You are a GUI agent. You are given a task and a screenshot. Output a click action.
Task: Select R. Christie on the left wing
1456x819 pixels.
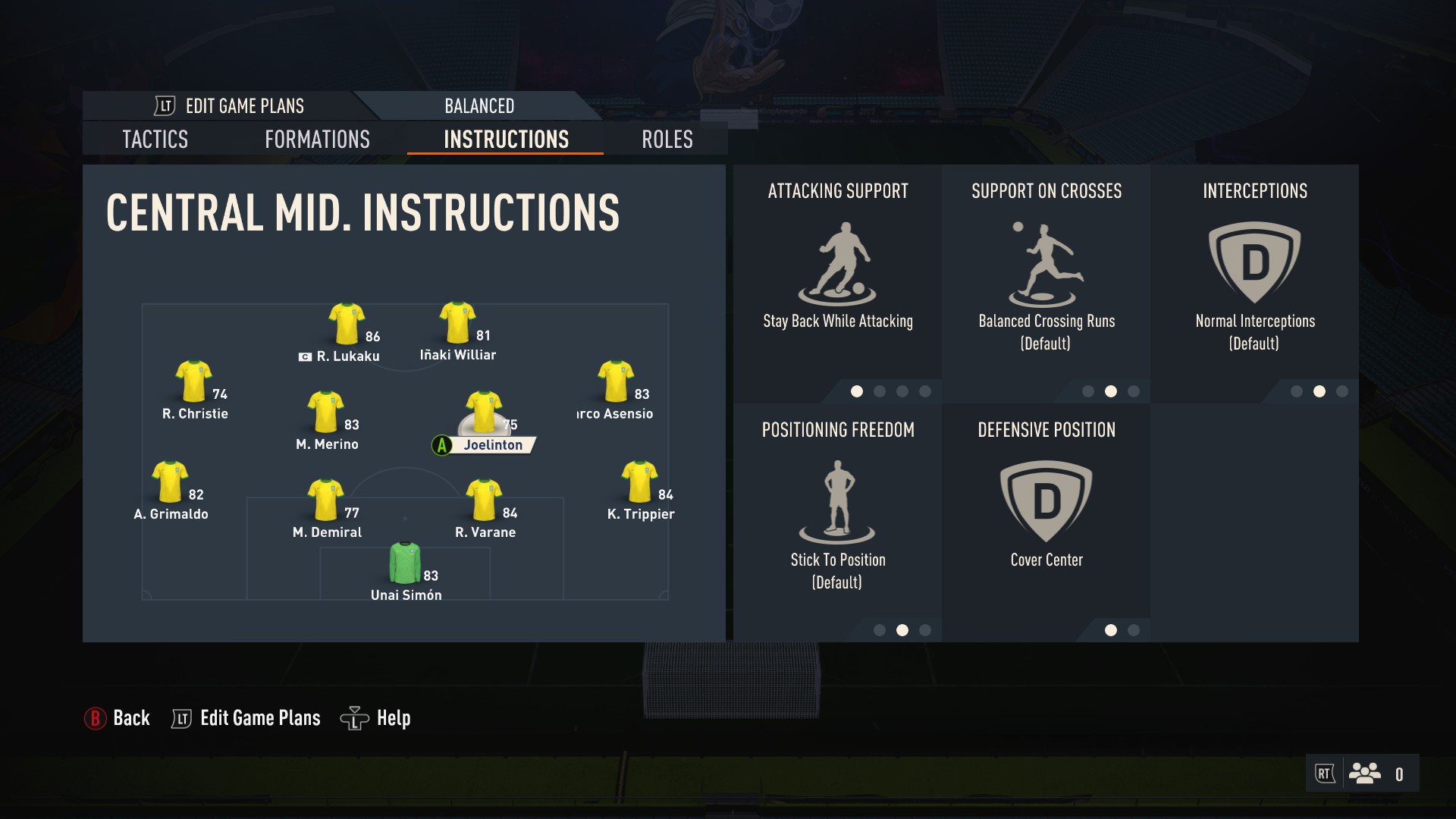click(194, 381)
